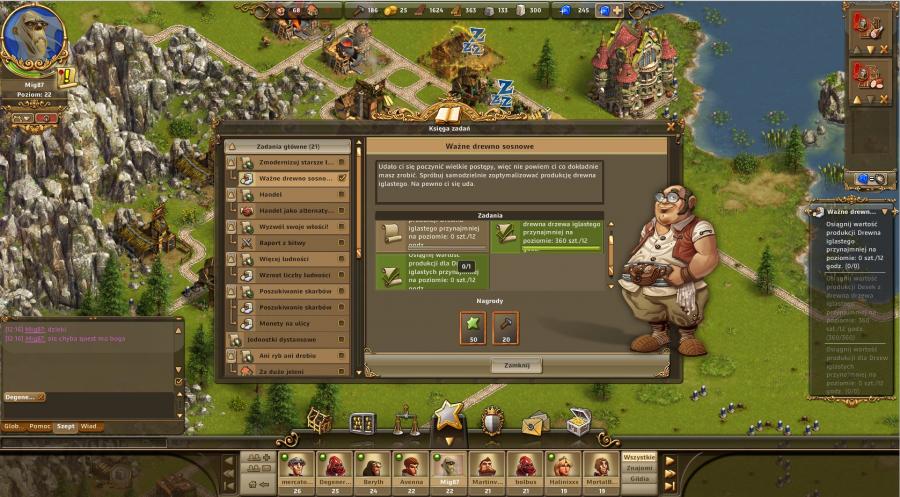Open the 'Monety na ulicy' quest
The height and width of the screenshot is (497, 900).
288,323
